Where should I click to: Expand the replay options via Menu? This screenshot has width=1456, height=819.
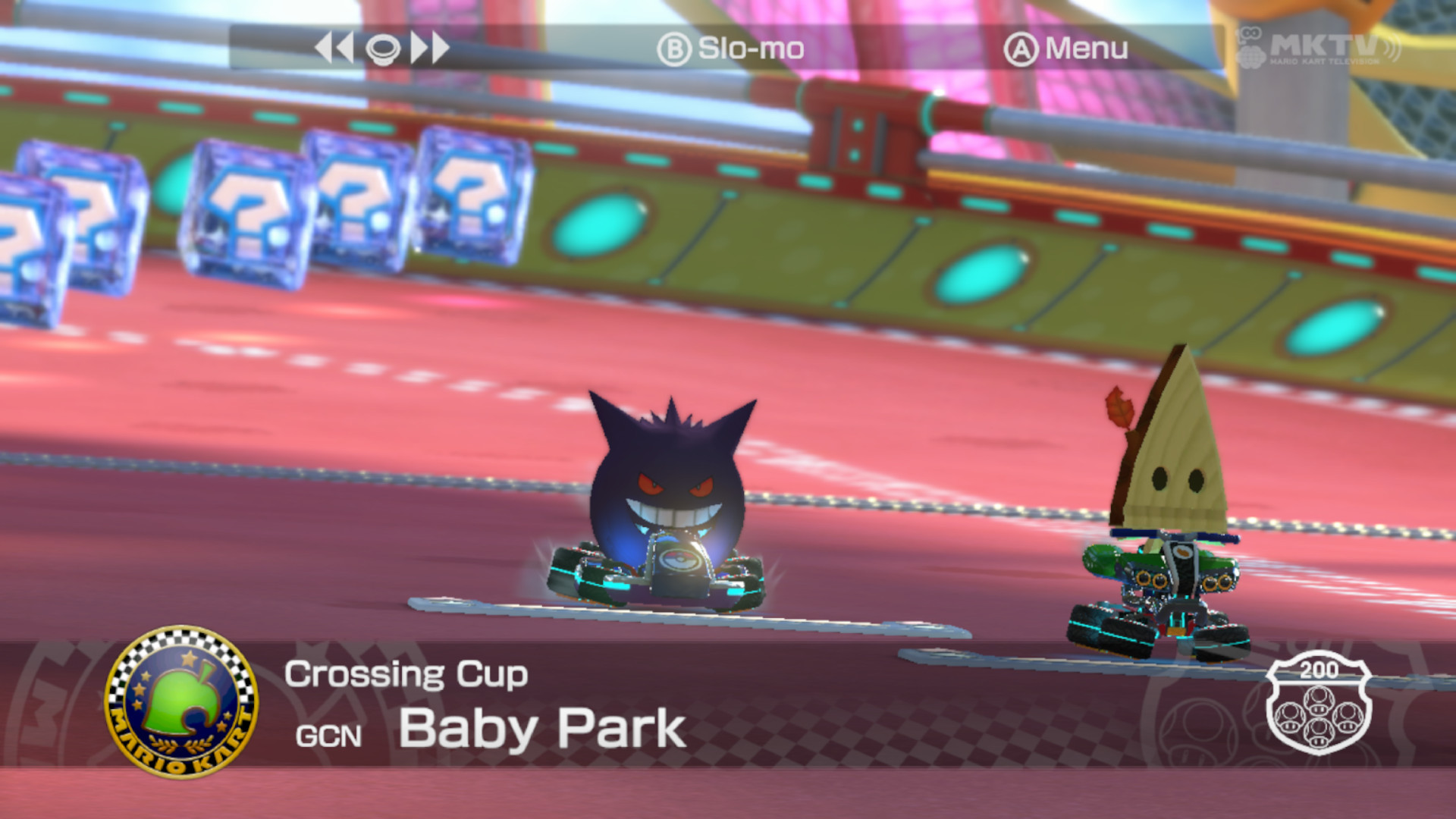[1084, 48]
